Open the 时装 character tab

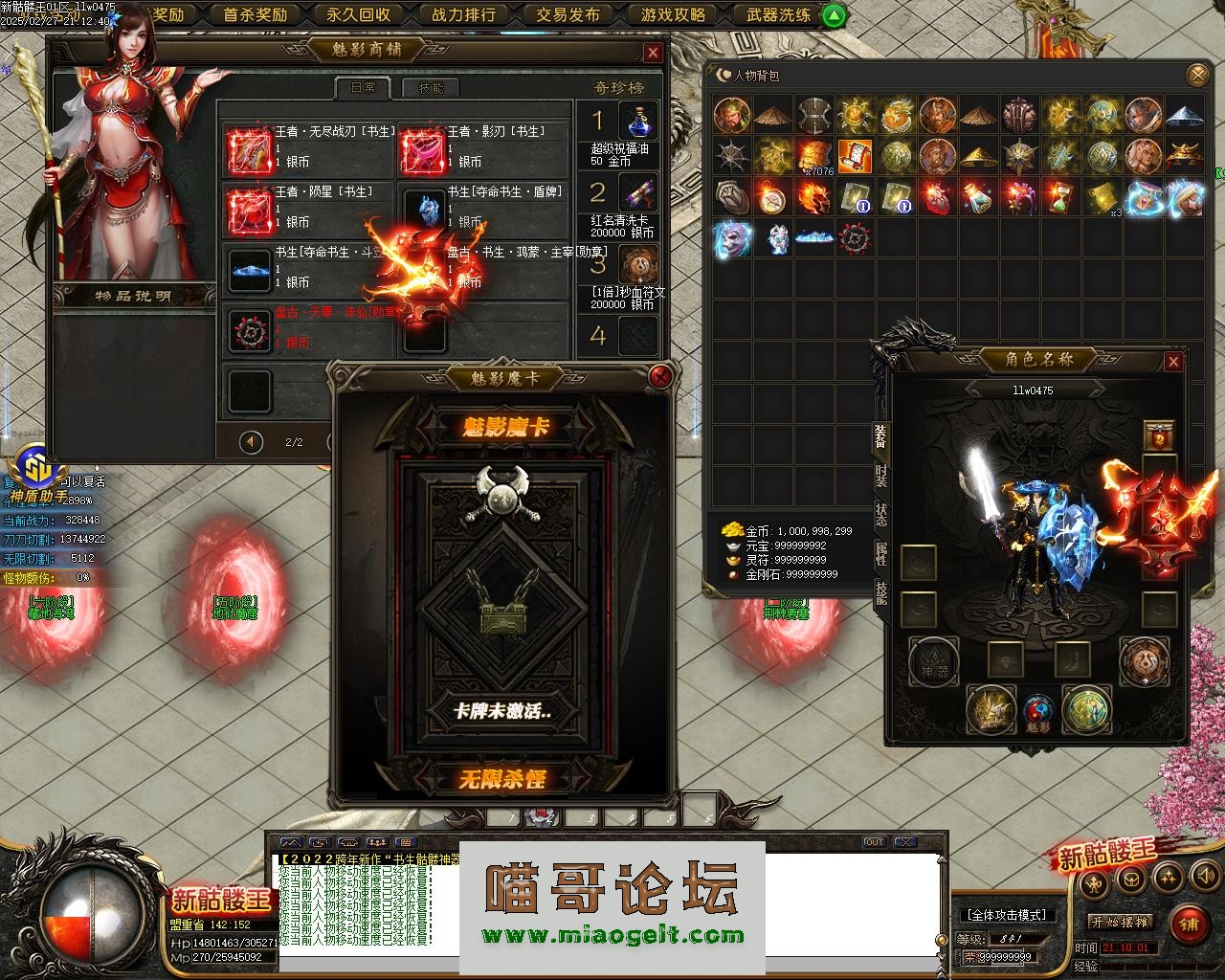pos(880,474)
